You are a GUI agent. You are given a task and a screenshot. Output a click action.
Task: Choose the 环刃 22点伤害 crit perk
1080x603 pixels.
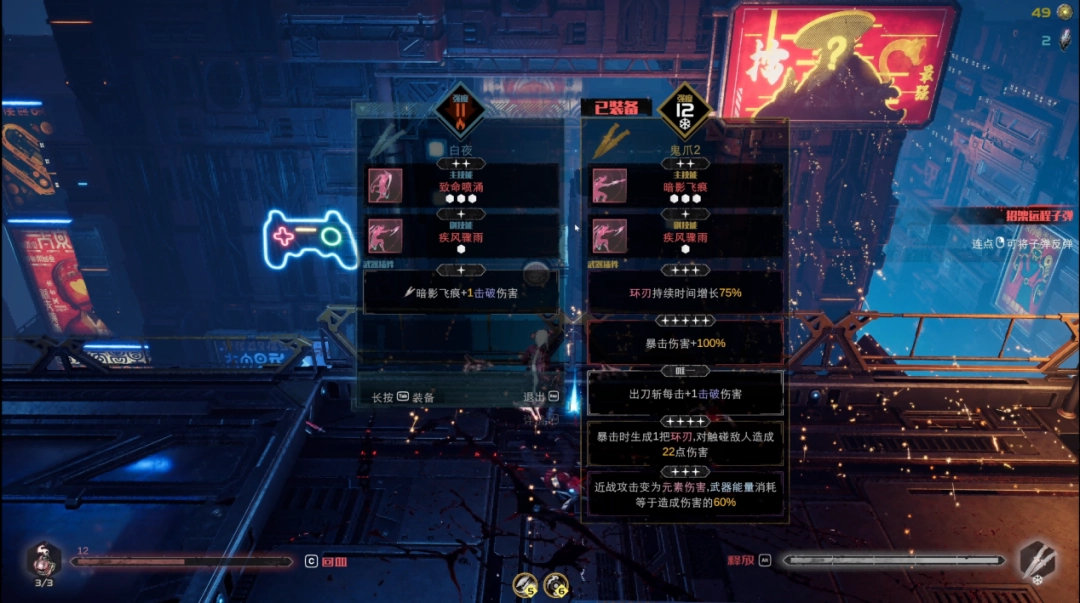(686, 444)
